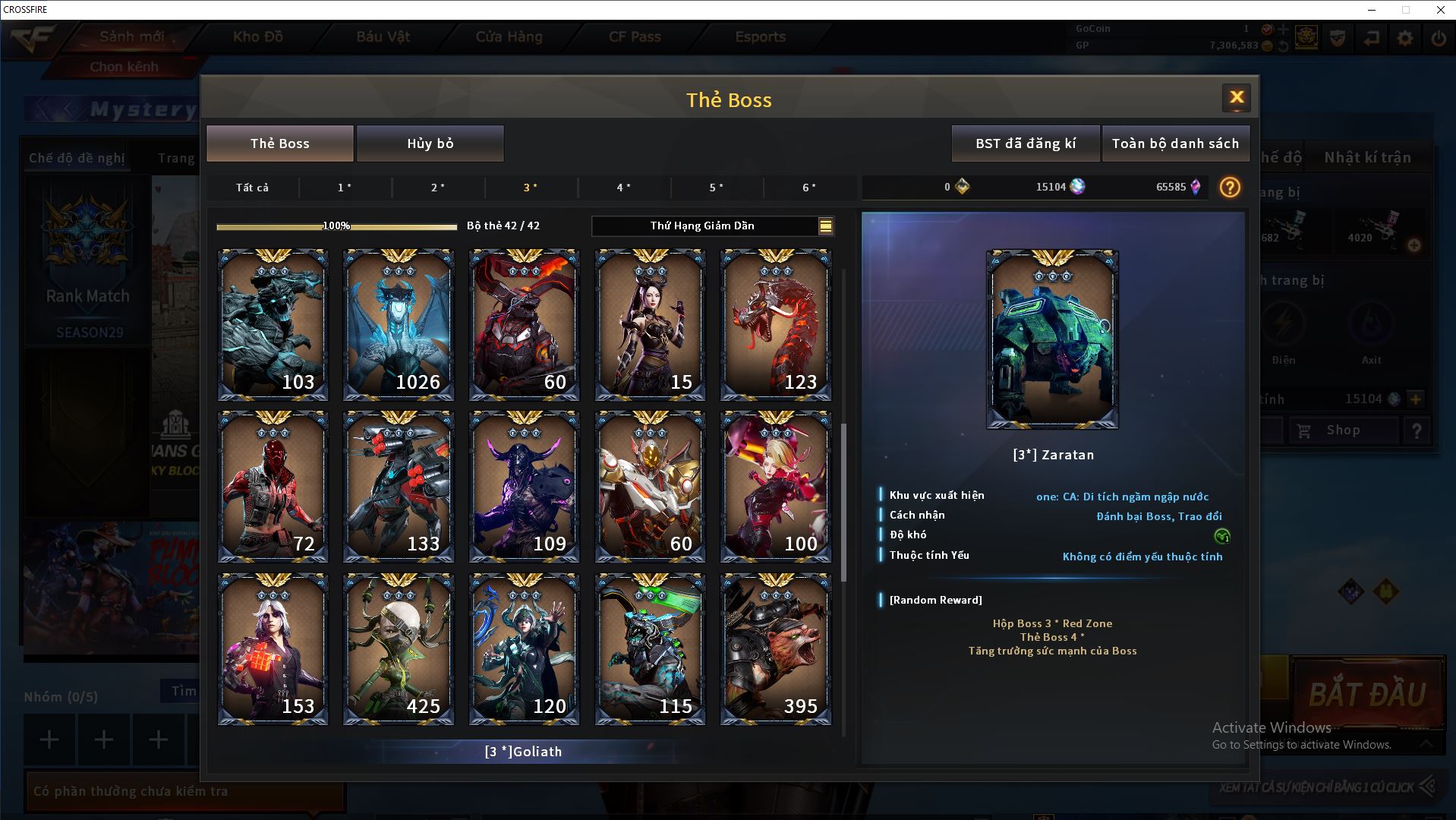Viewport: 1456px width, 820px height.
Task: Select the boss card with count 1026
Action: click(x=399, y=325)
